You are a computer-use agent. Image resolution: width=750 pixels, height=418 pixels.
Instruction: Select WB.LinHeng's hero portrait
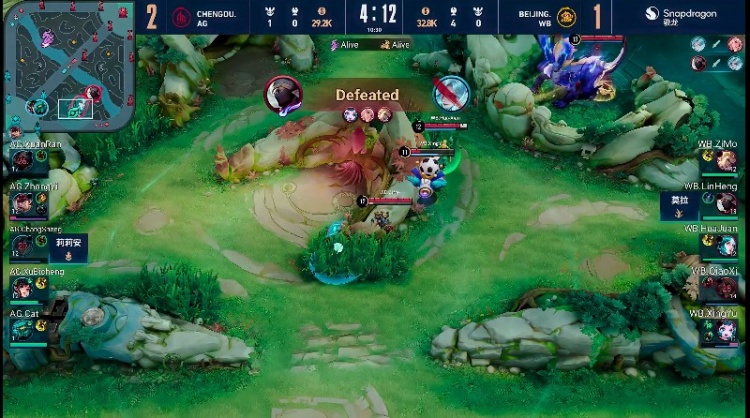coord(726,203)
